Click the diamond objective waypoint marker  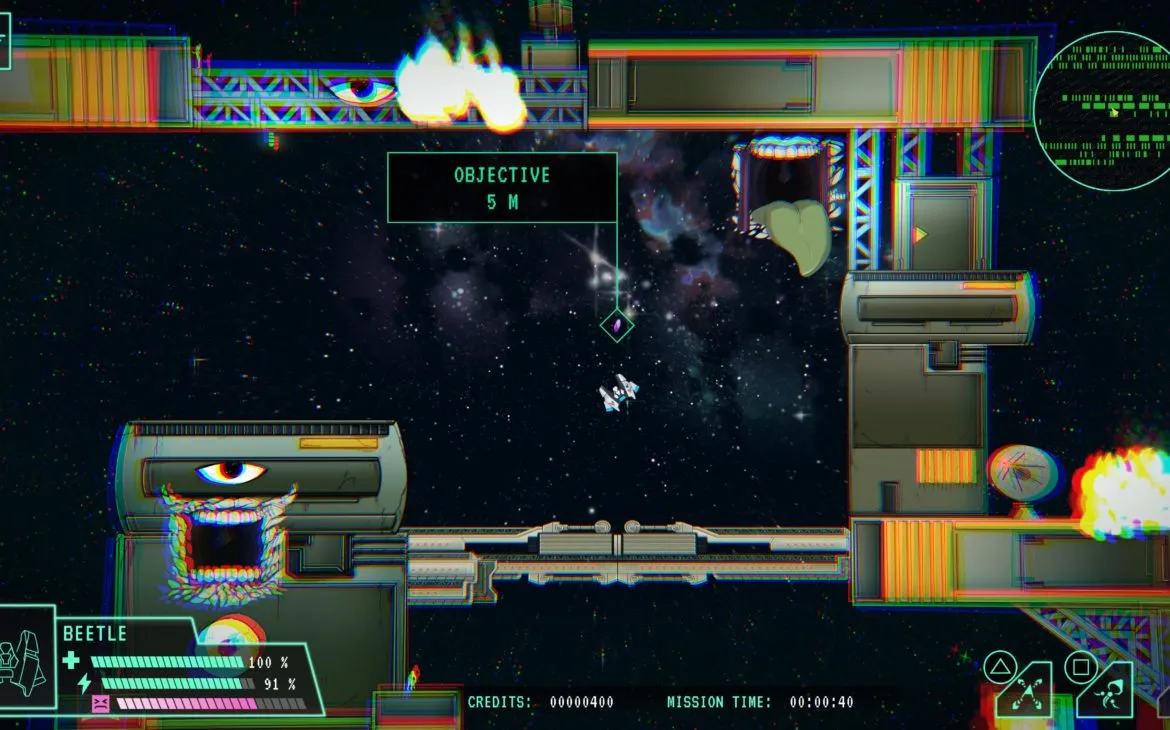(x=617, y=325)
